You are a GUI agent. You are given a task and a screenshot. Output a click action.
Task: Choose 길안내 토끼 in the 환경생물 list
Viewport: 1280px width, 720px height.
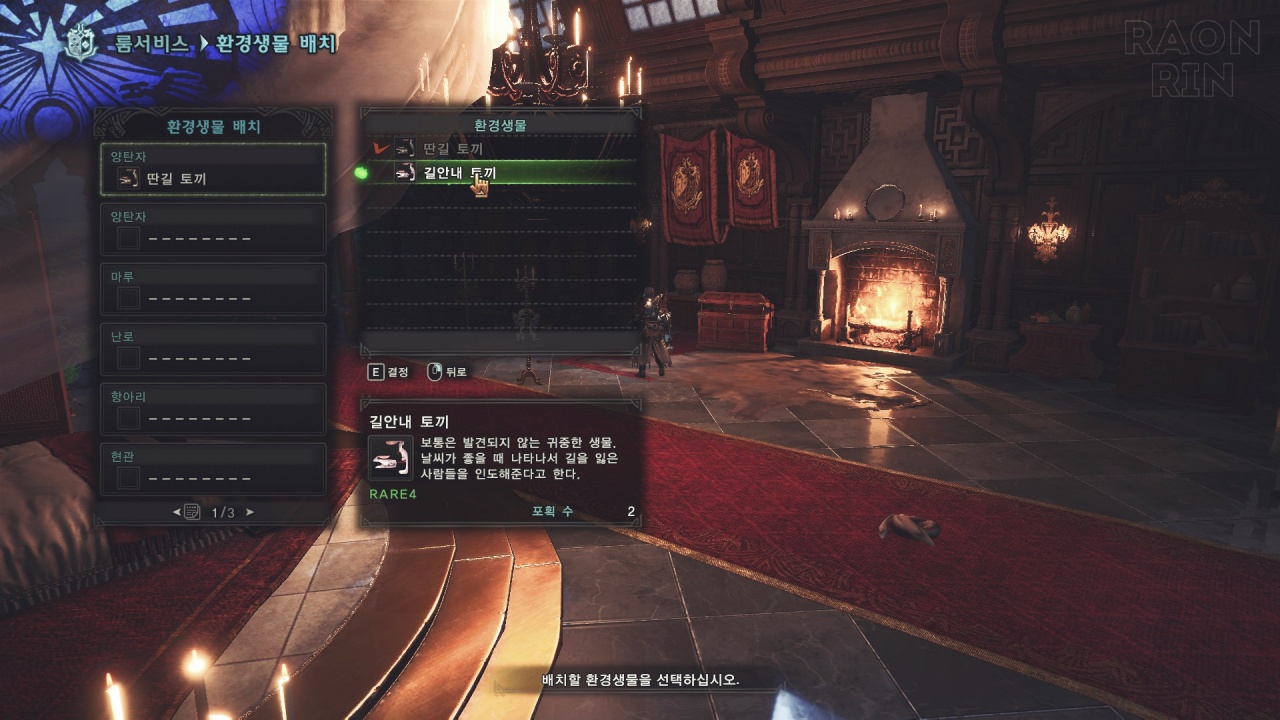[500, 173]
